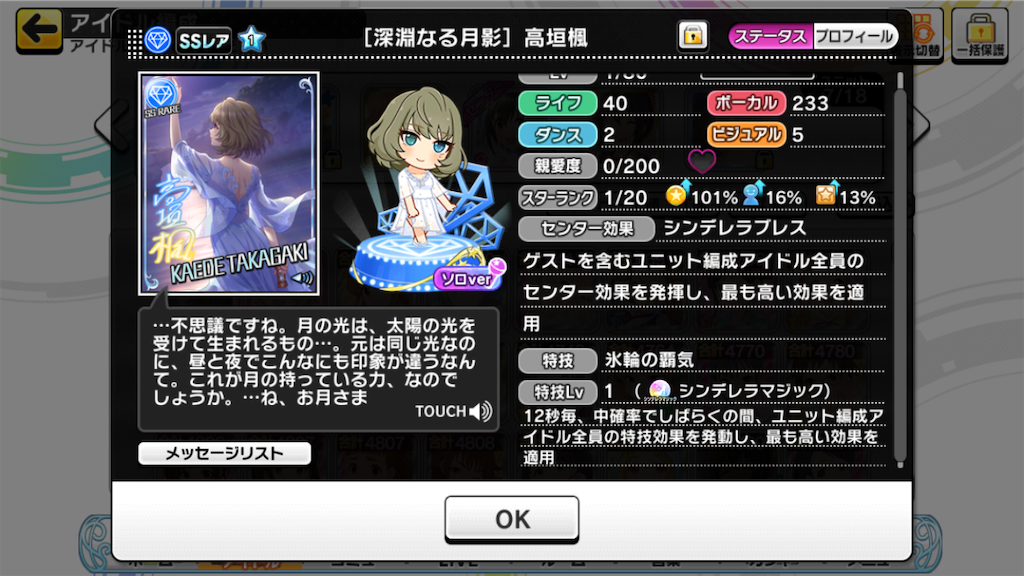
Task: Open the メッセージリスト message list
Action: pos(224,453)
